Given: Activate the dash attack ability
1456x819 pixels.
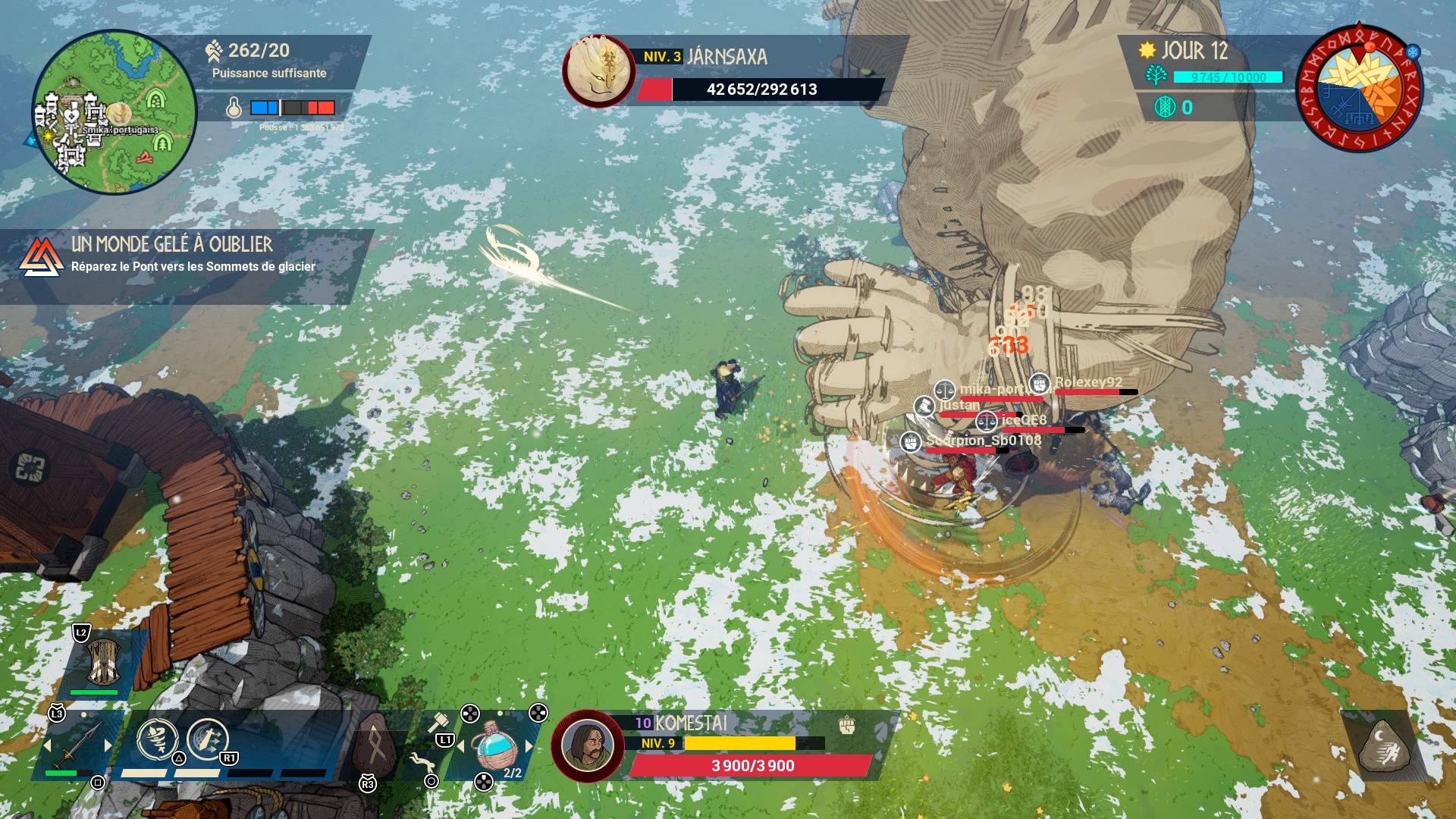Looking at the screenshot, I should [206, 739].
